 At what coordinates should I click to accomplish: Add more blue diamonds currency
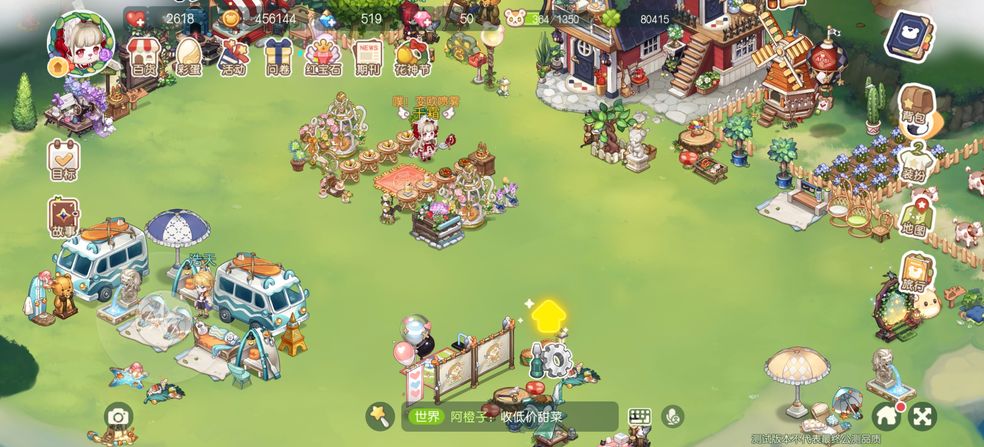coord(326,18)
